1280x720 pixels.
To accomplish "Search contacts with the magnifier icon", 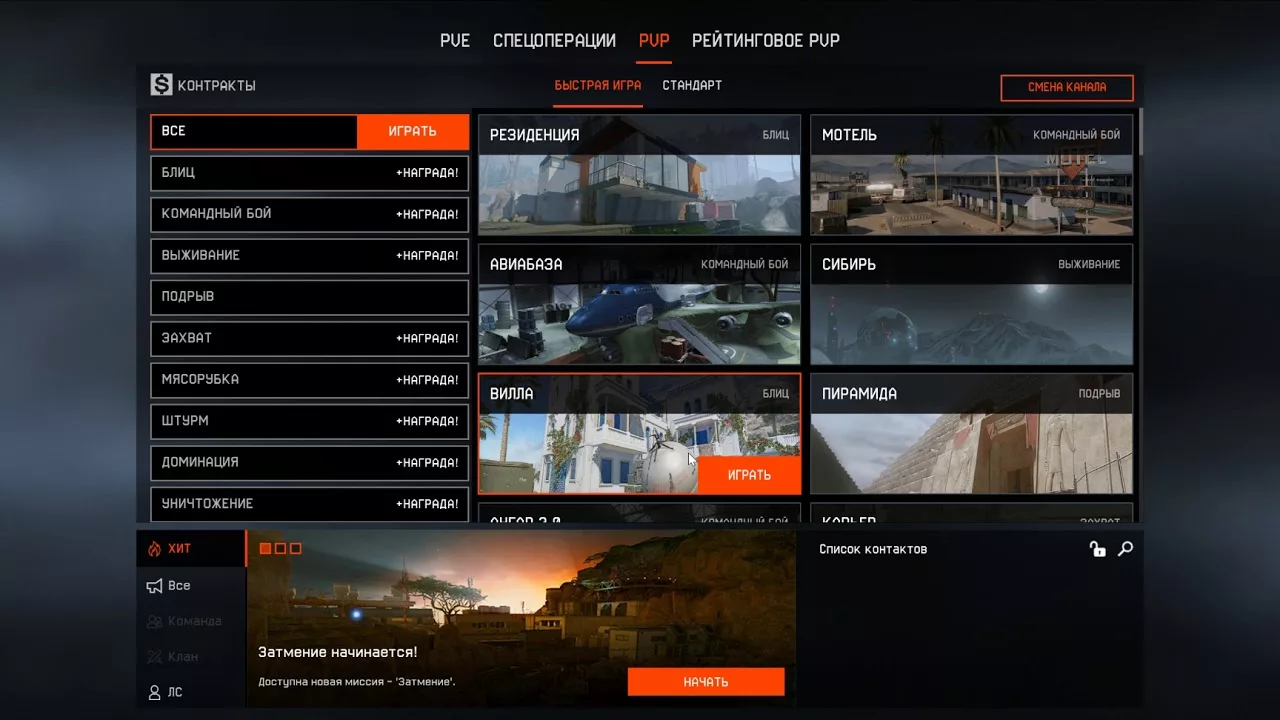I will (1125, 549).
